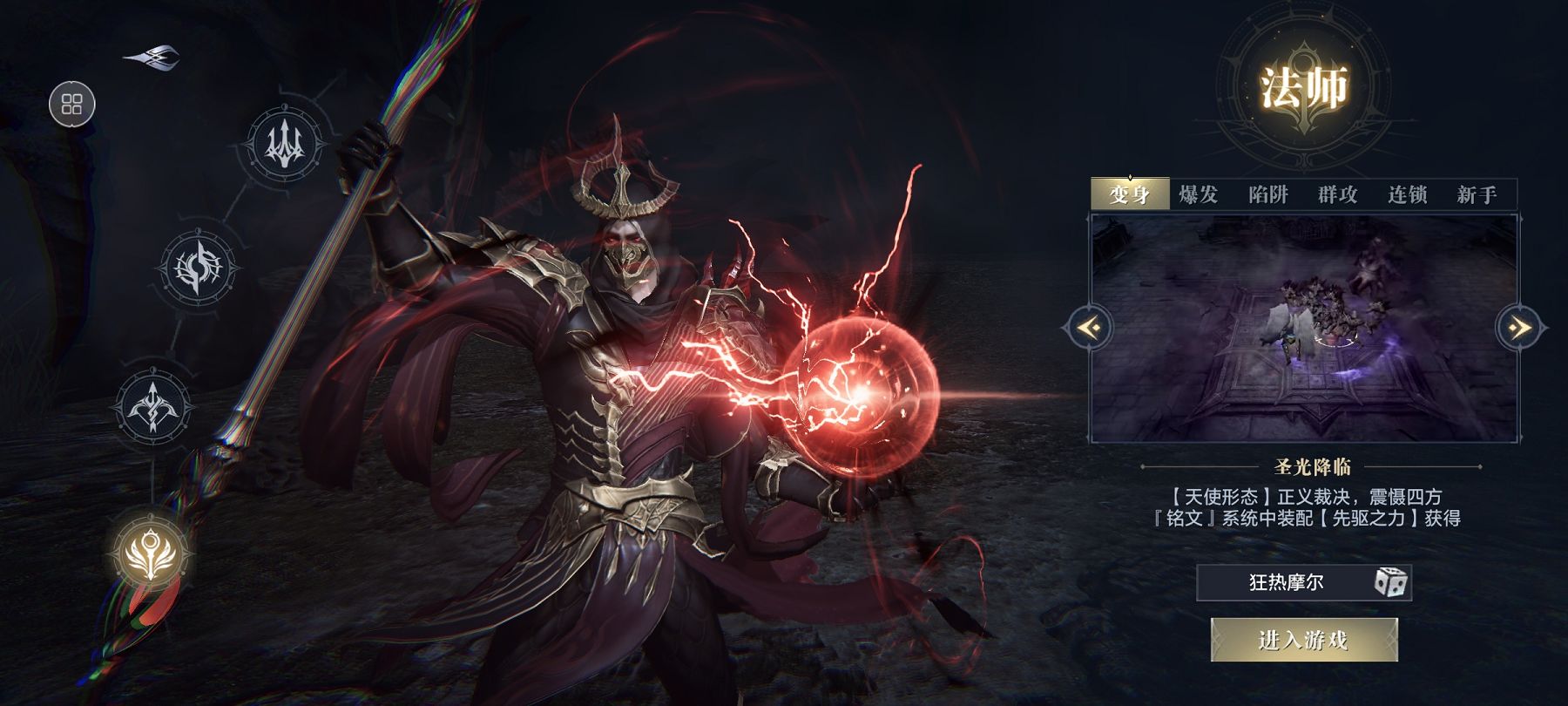
Task: Open the four-square grid menu button
Action: pos(71,105)
